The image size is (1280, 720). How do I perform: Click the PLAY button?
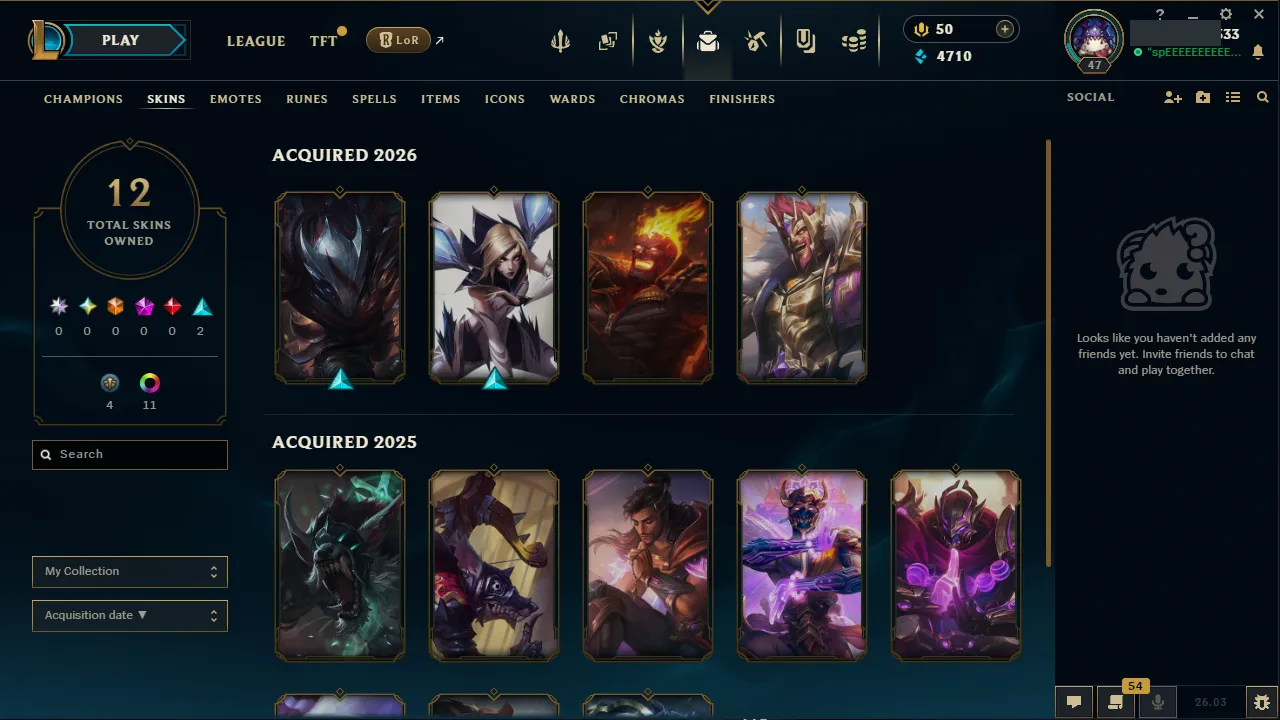coord(120,40)
